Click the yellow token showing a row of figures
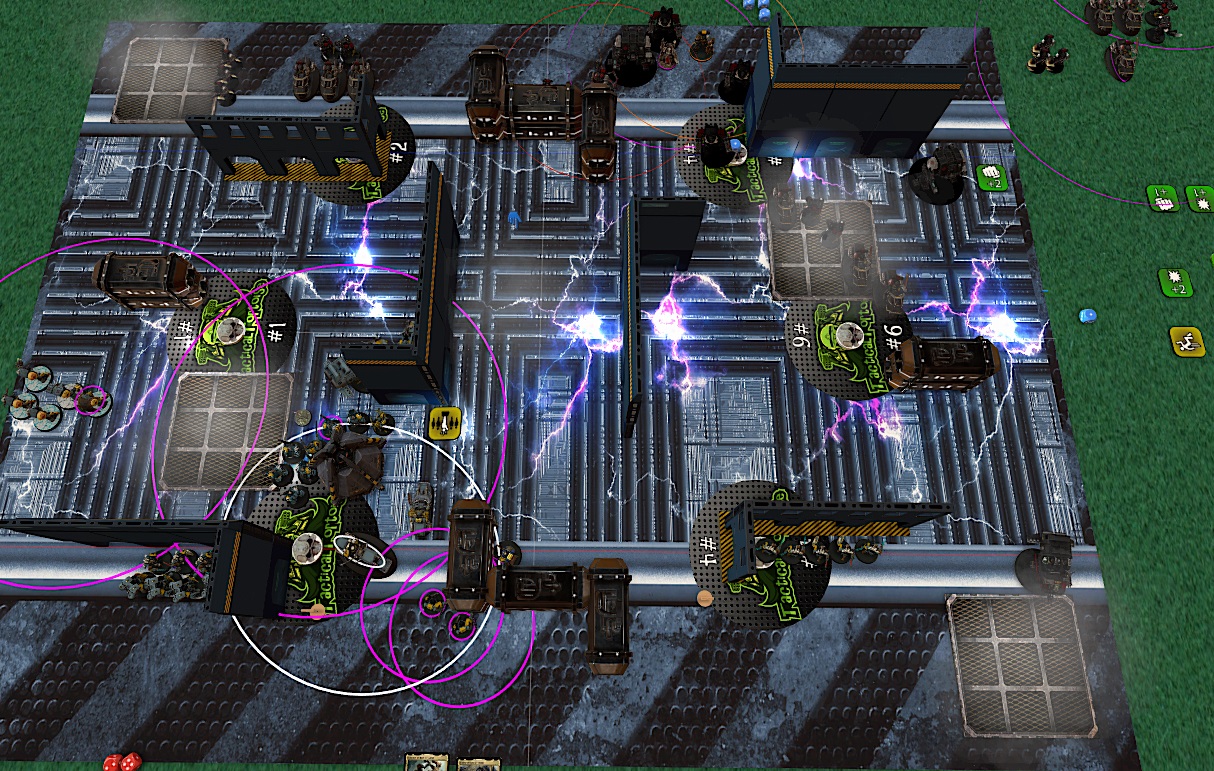The image size is (1214, 771). [444, 422]
